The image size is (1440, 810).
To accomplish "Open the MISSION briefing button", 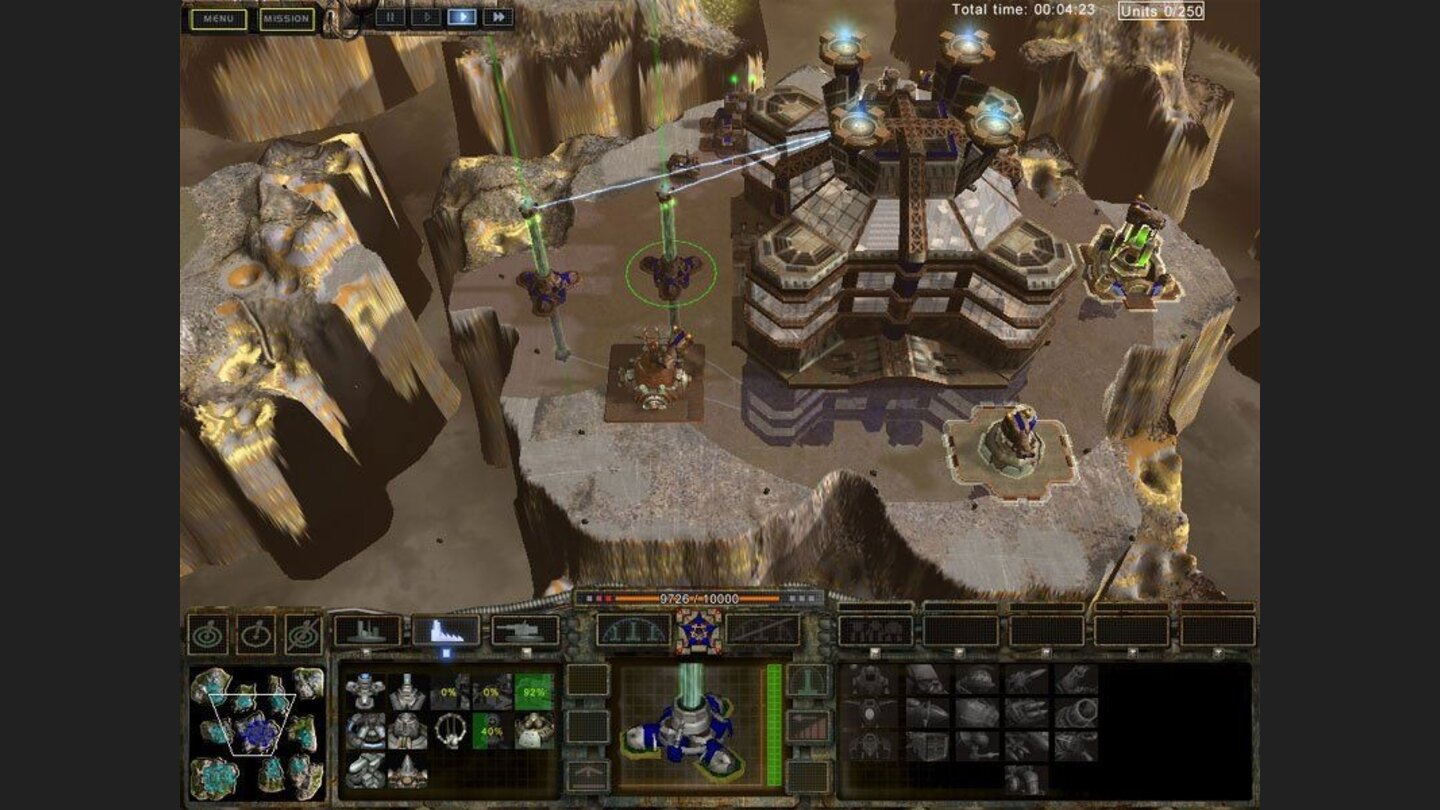I will (287, 19).
